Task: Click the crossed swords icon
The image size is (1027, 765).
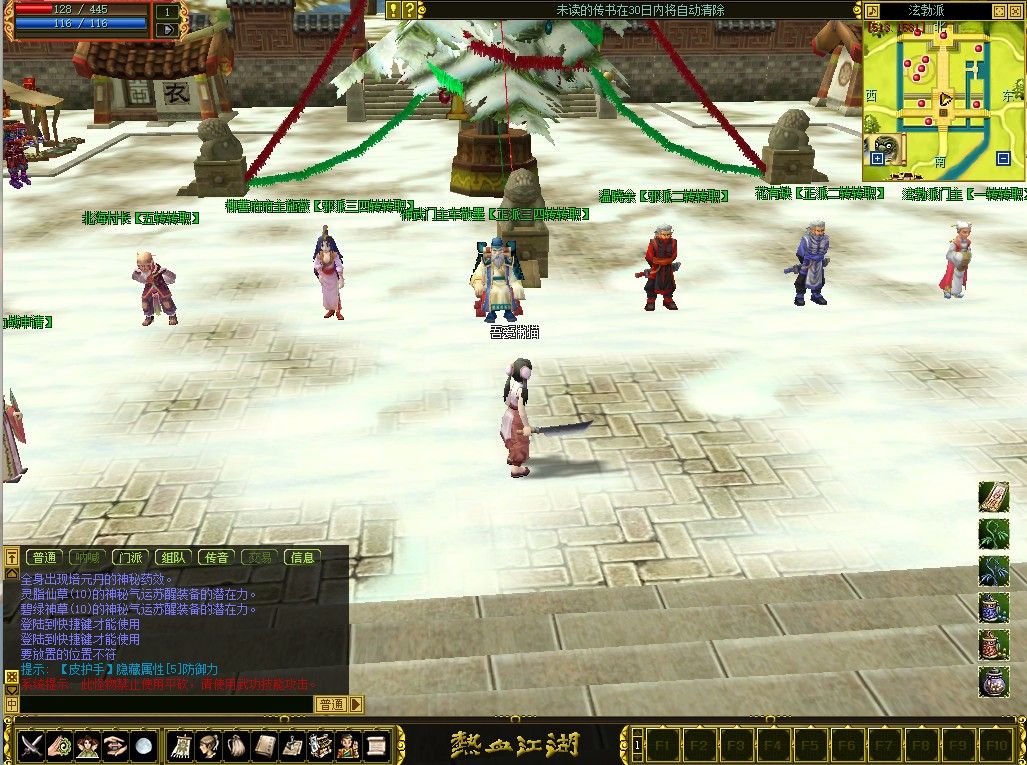Action: coord(32,745)
